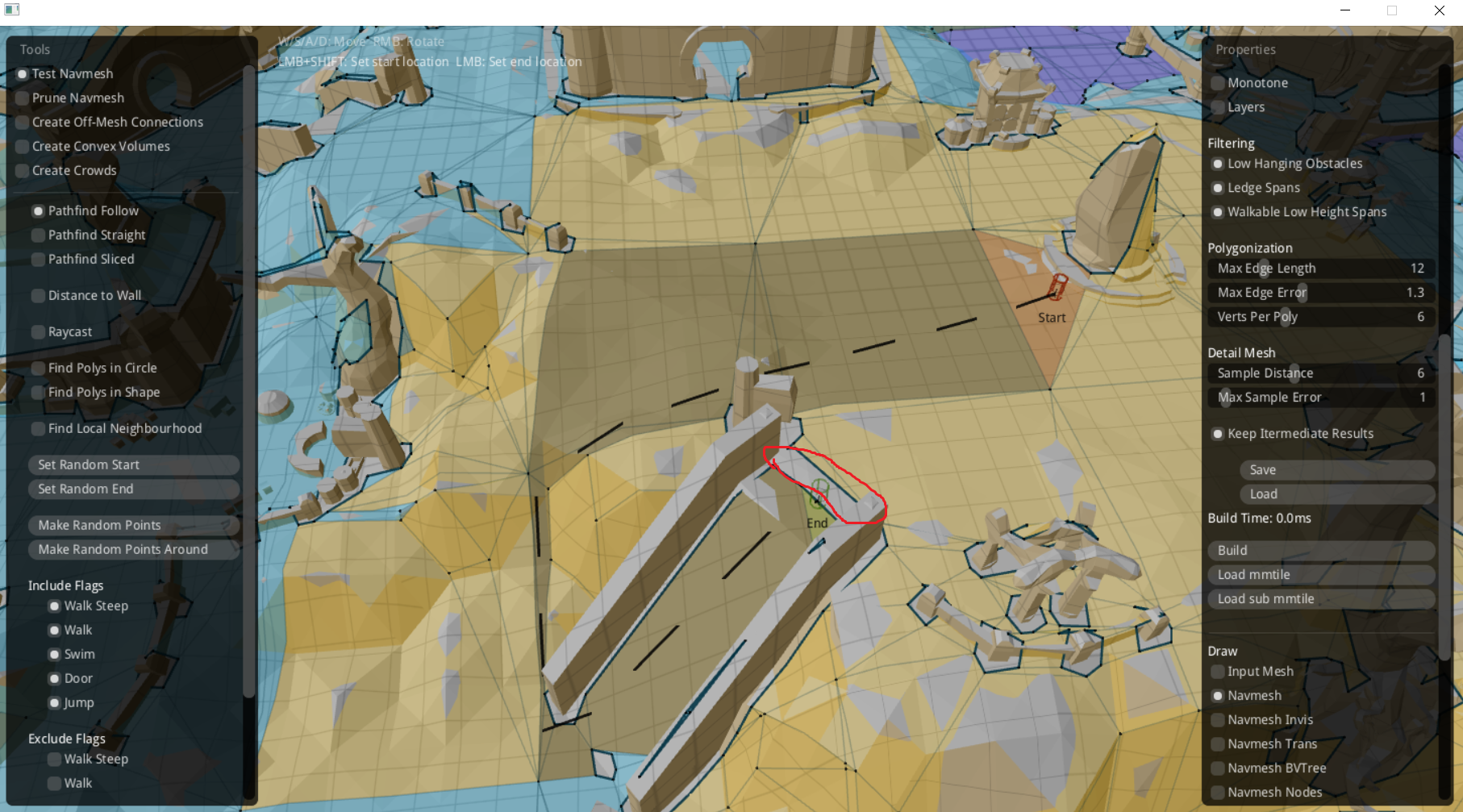Switch pathfinding to Pathfind Sliced
The image size is (1463, 812).
(38, 259)
